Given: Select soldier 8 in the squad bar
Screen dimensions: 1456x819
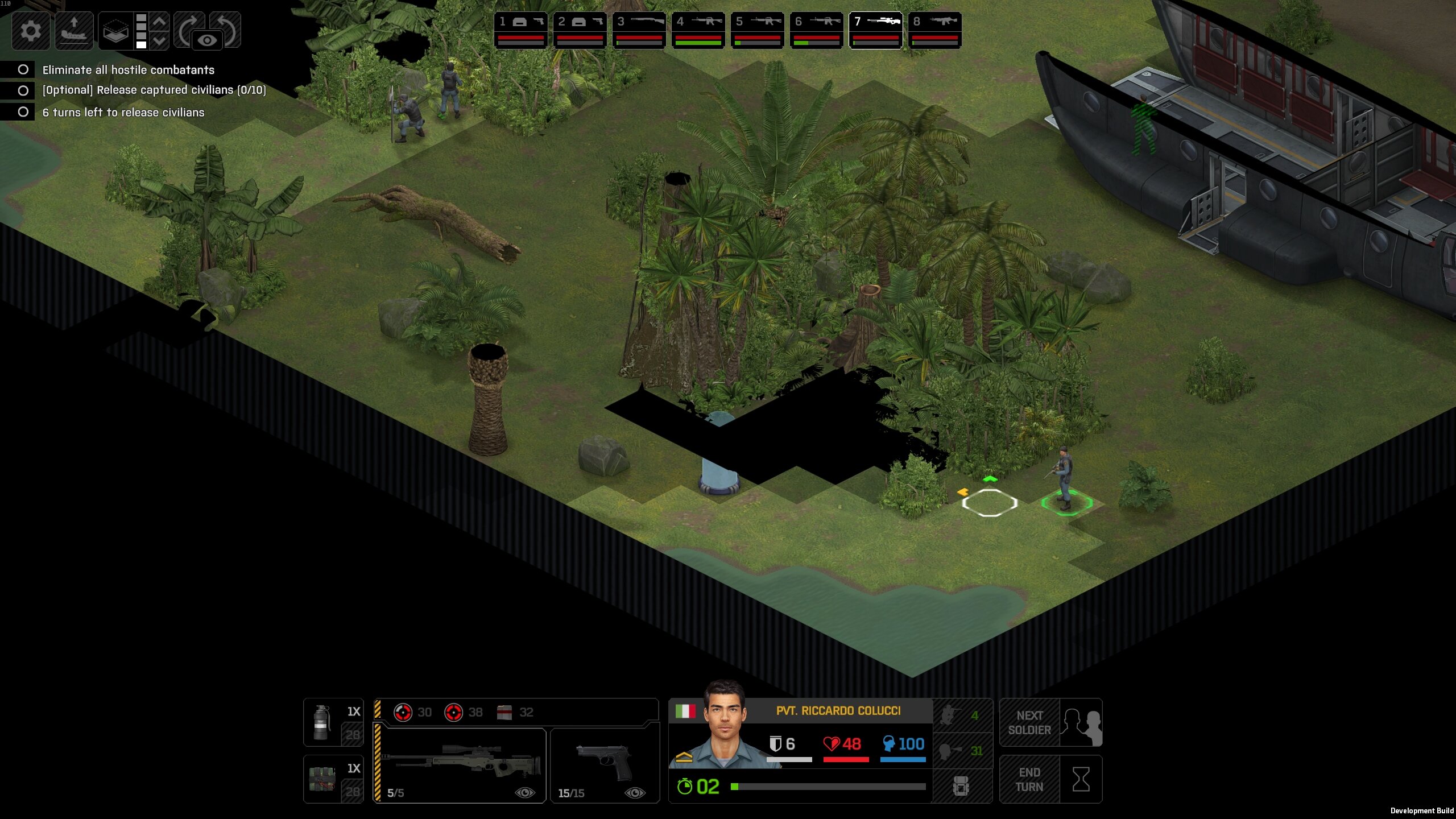Looking at the screenshot, I should tap(934, 30).
